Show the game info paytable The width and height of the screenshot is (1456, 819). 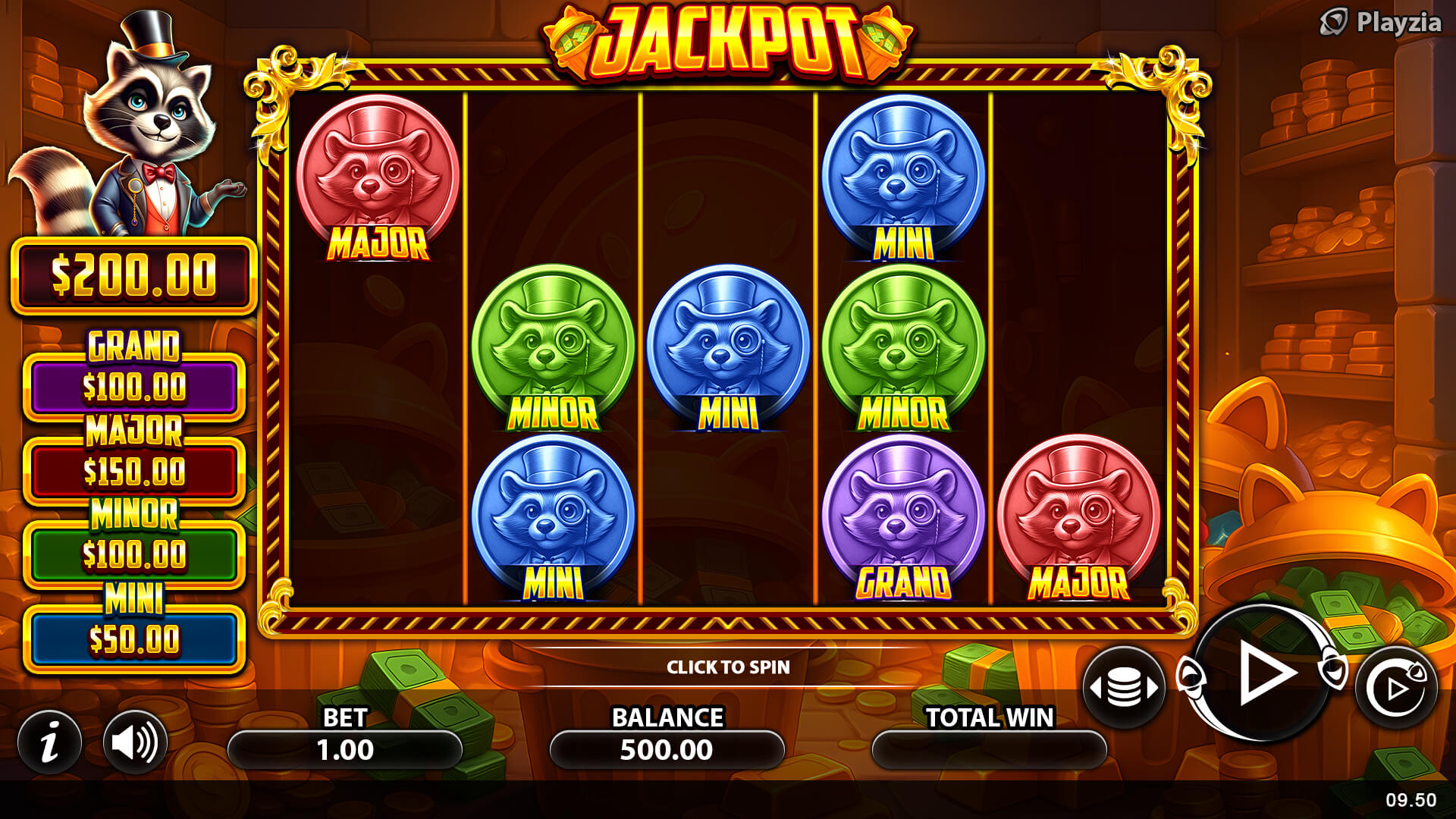50,742
